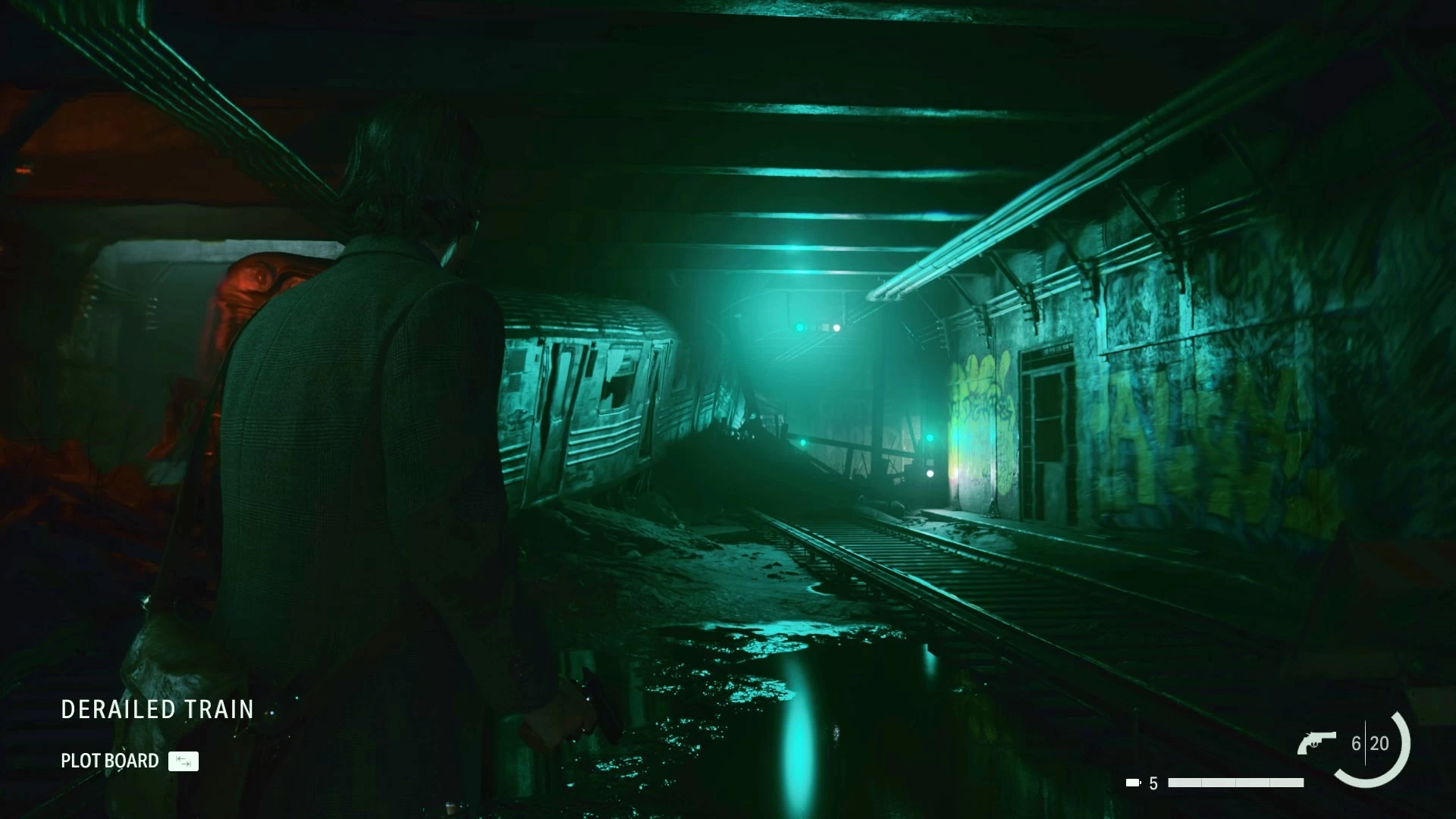Screen dimensions: 1456x819
Task: Select the flashlight battery icon
Action: [x=1133, y=783]
